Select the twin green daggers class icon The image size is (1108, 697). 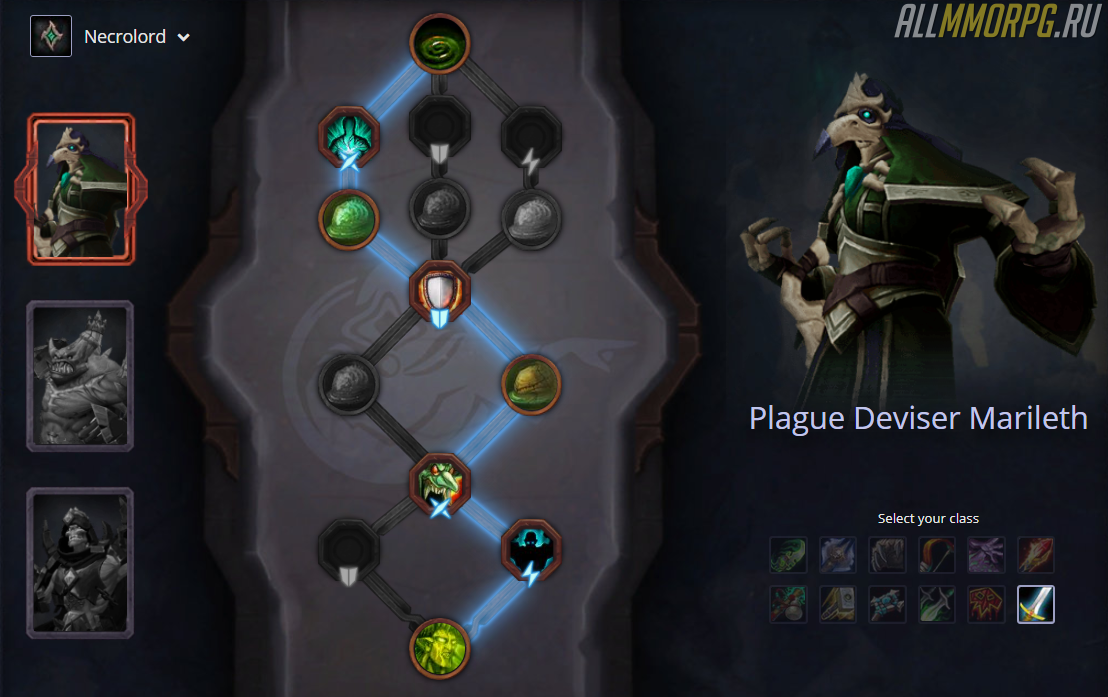tap(936, 604)
